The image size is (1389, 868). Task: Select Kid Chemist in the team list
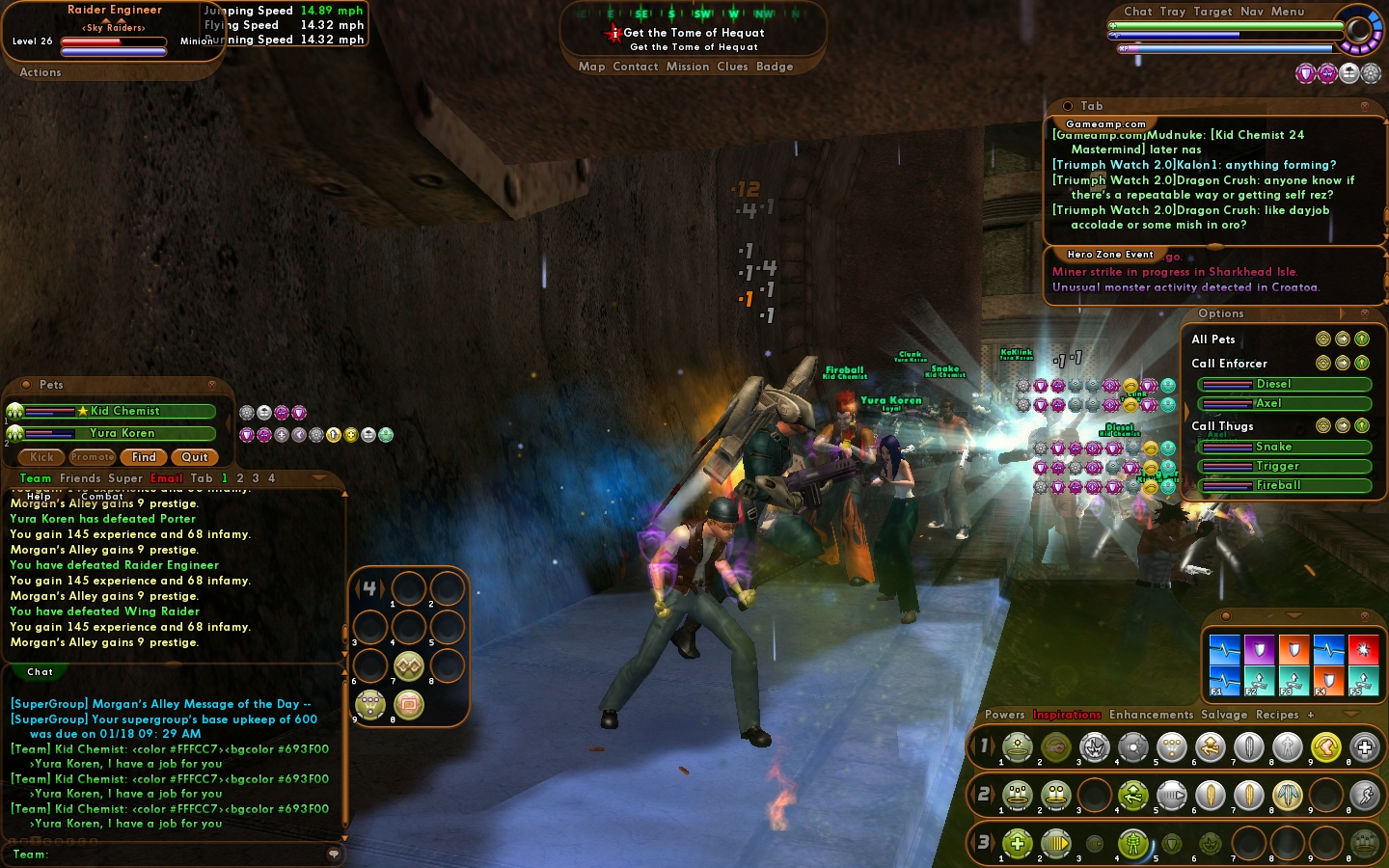(124, 411)
